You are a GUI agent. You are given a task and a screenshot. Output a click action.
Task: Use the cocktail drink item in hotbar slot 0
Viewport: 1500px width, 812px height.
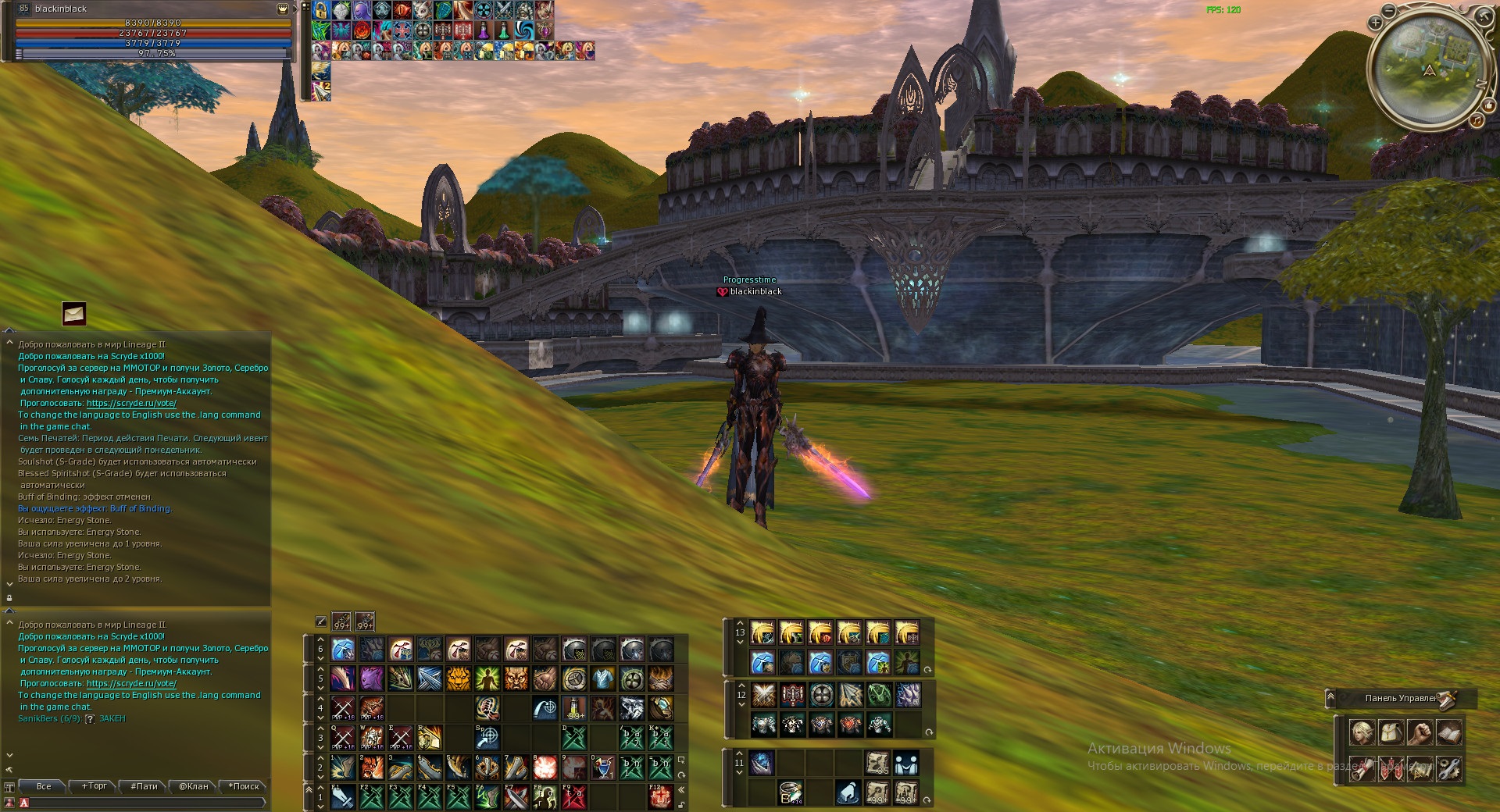point(602,767)
